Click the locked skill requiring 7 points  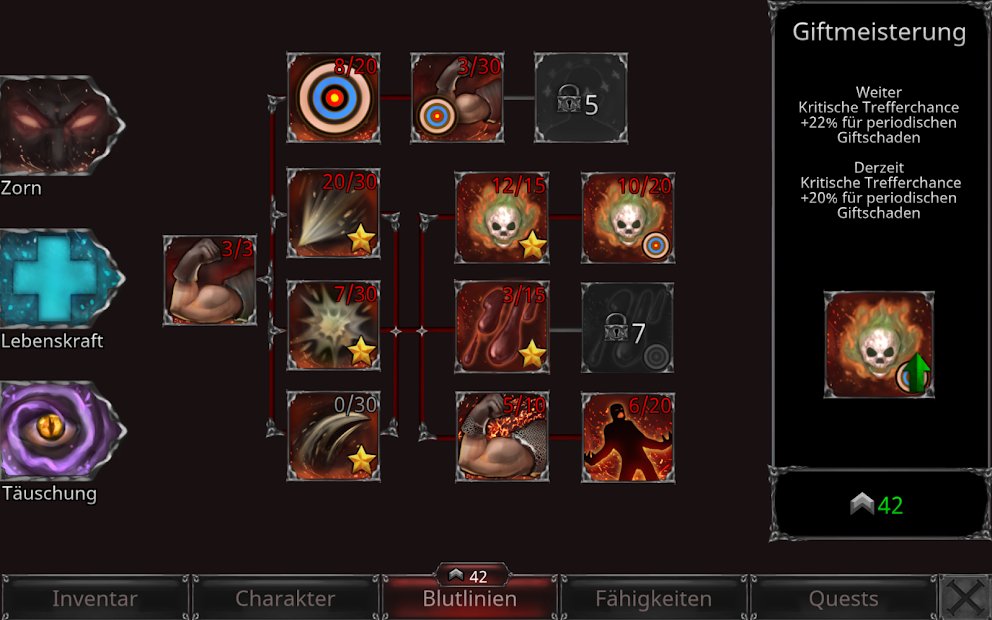coord(628,328)
